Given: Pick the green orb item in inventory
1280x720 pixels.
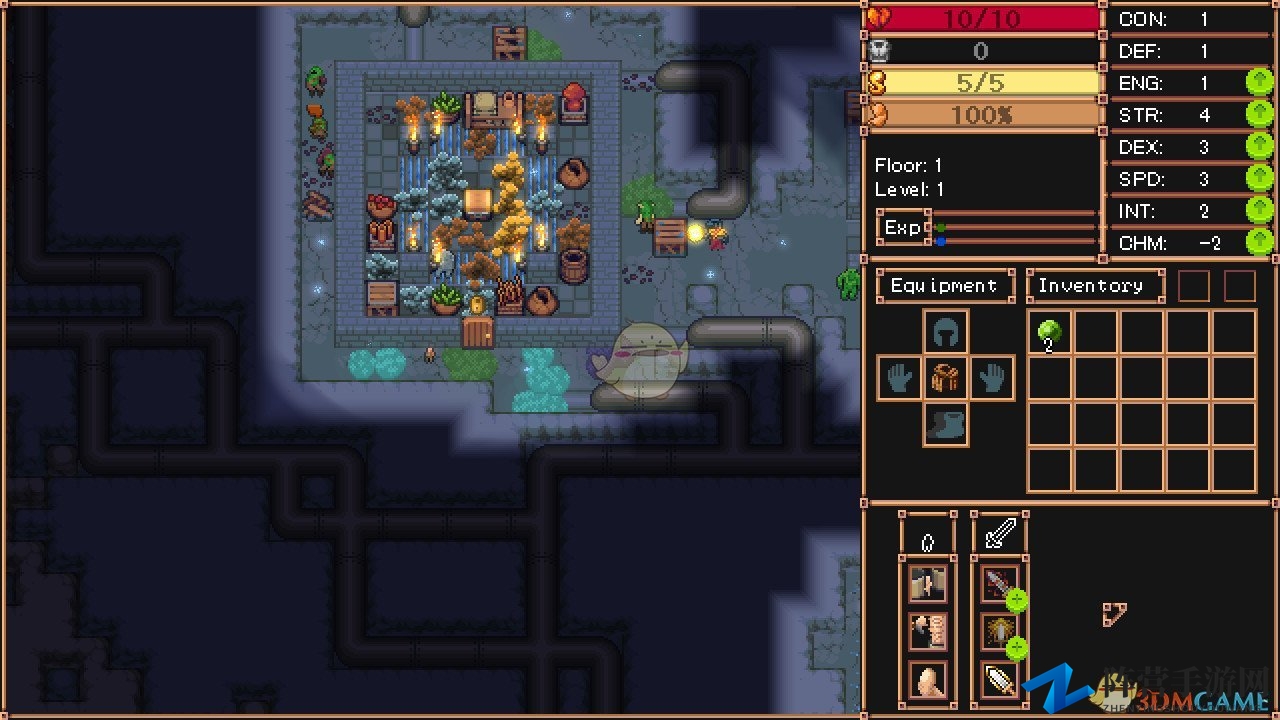Looking at the screenshot, I should pyautogui.click(x=1050, y=332).
